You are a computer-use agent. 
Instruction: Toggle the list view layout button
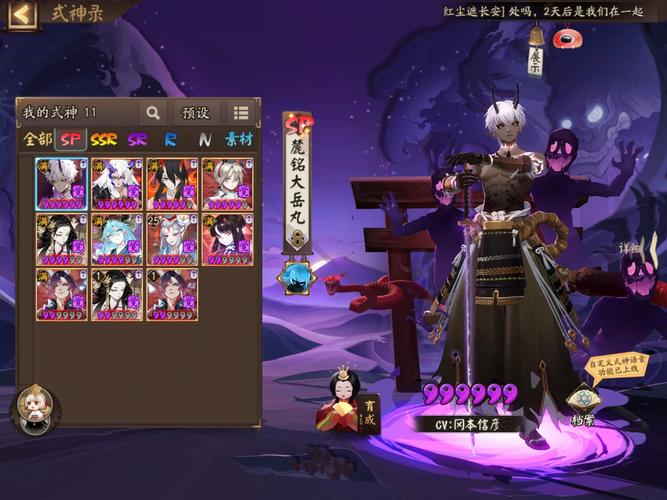point(241,113)
